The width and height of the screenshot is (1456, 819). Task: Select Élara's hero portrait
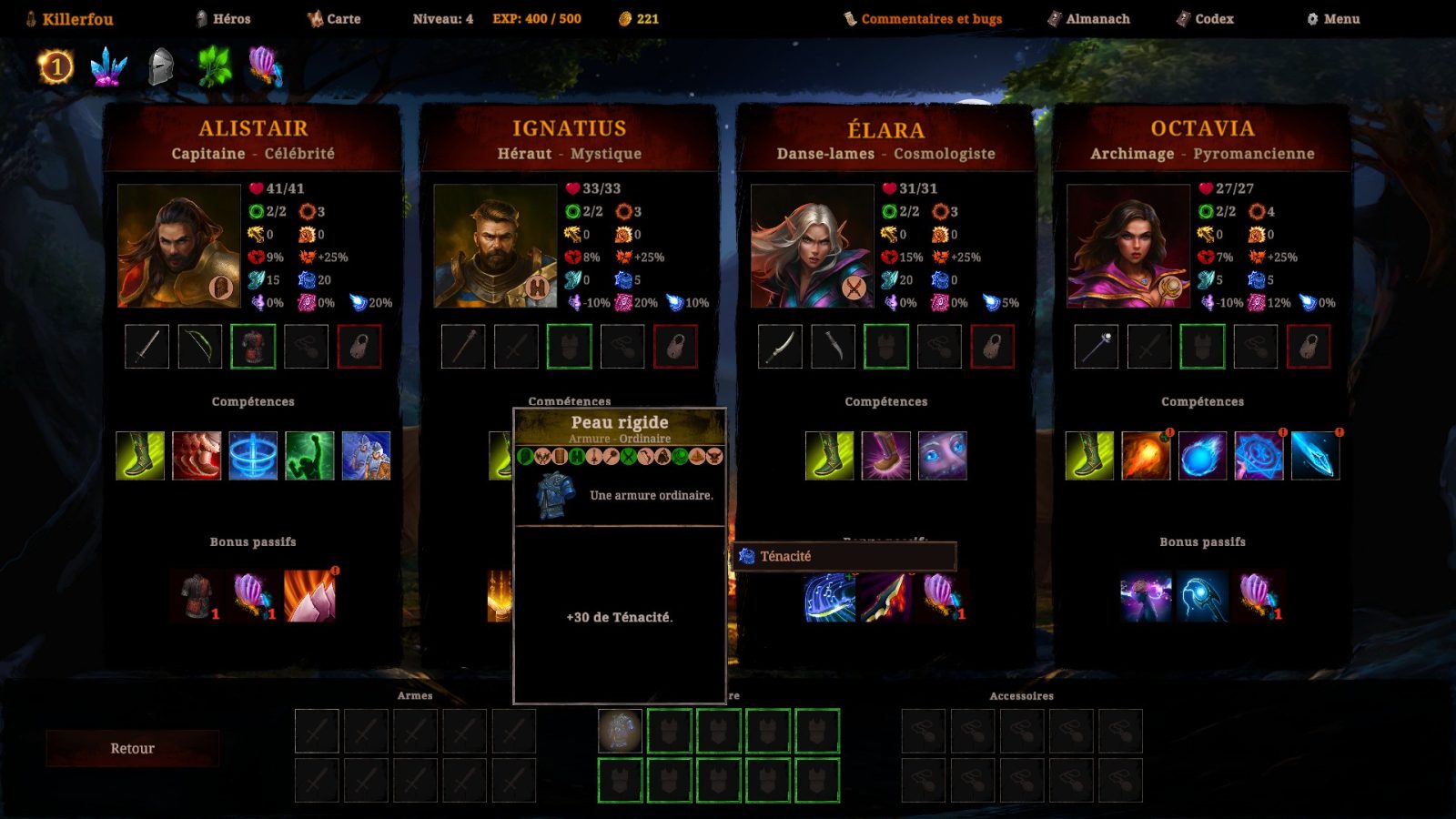pos(812,246)
